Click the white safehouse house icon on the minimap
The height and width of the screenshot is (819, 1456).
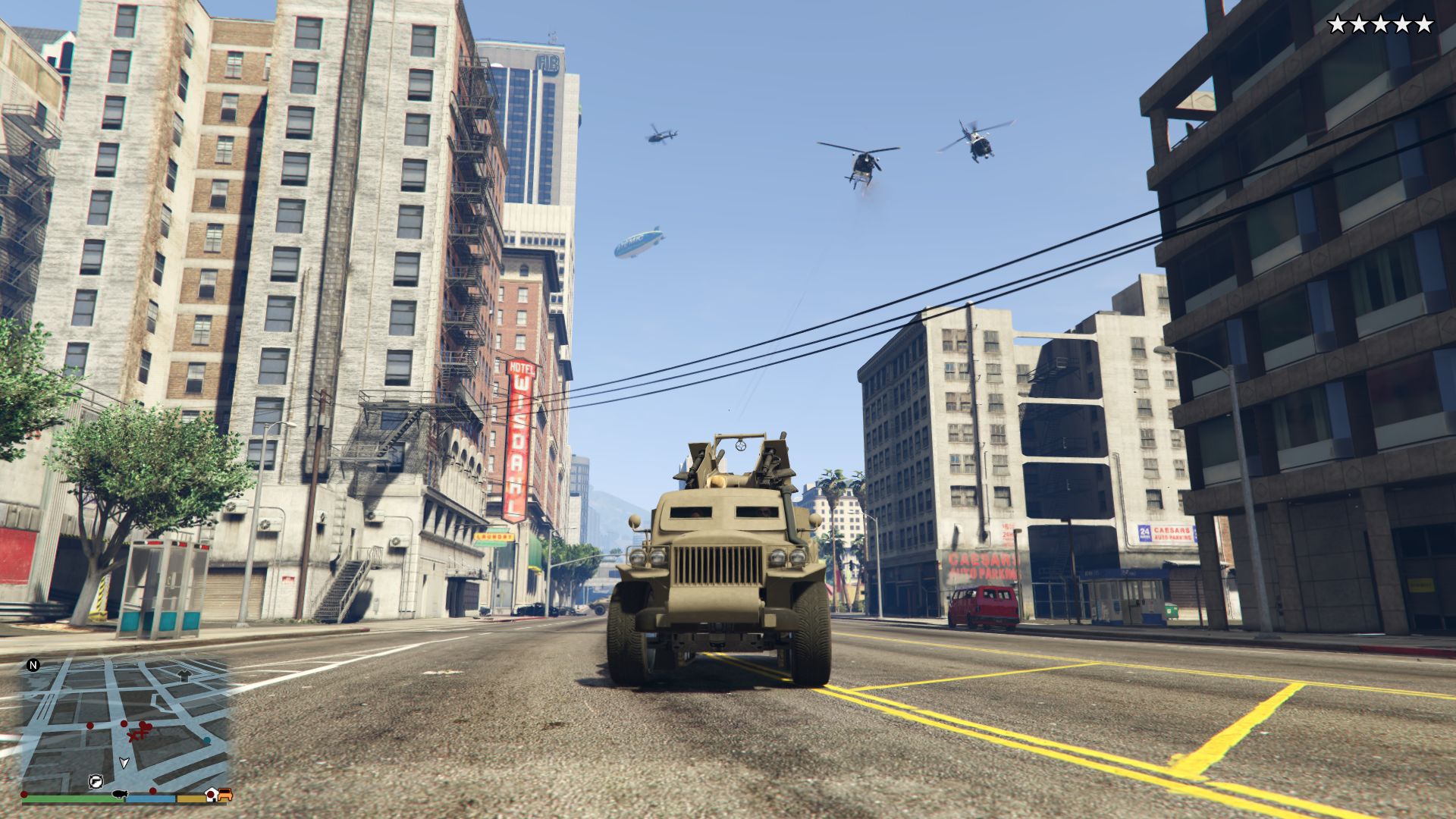pyautogui.click(x=212, y=795)
